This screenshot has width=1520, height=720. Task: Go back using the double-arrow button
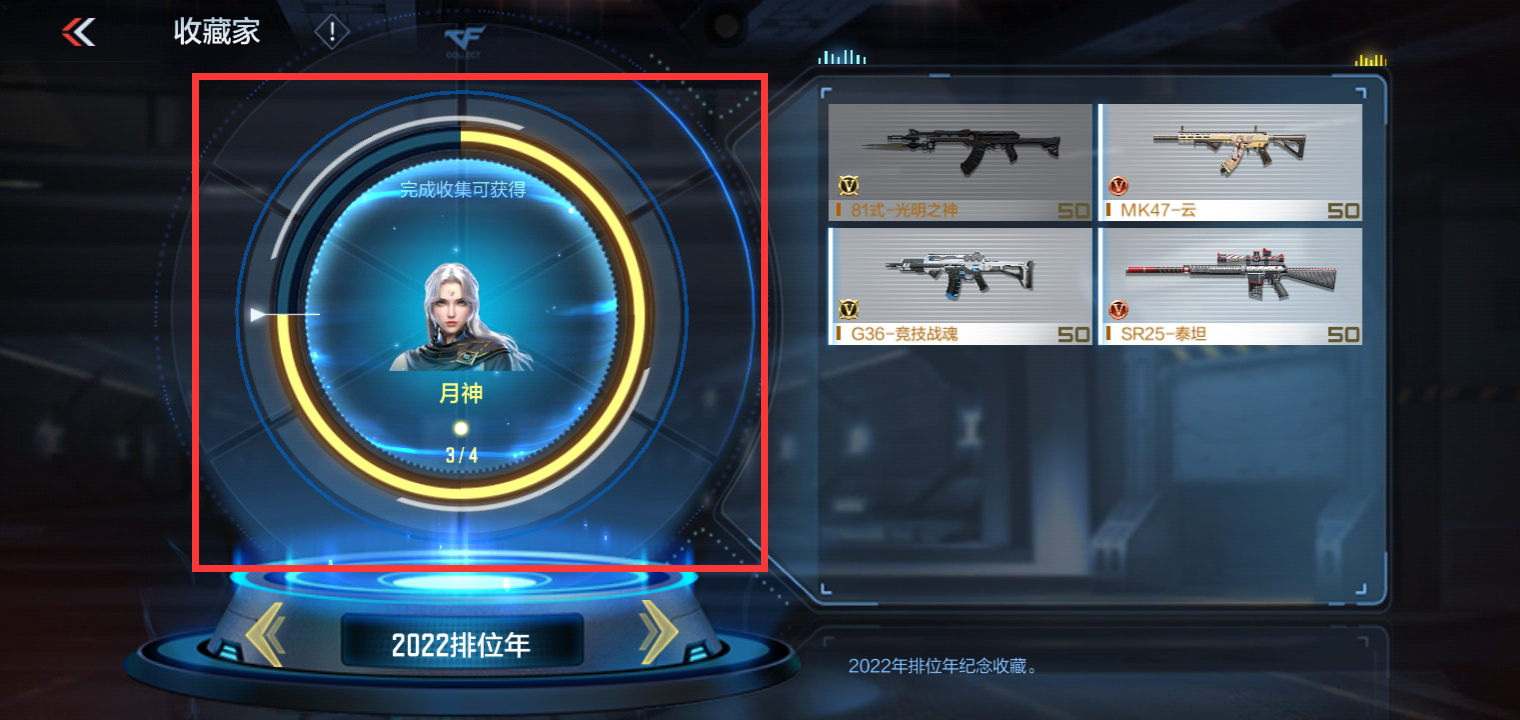pos(79,32)
